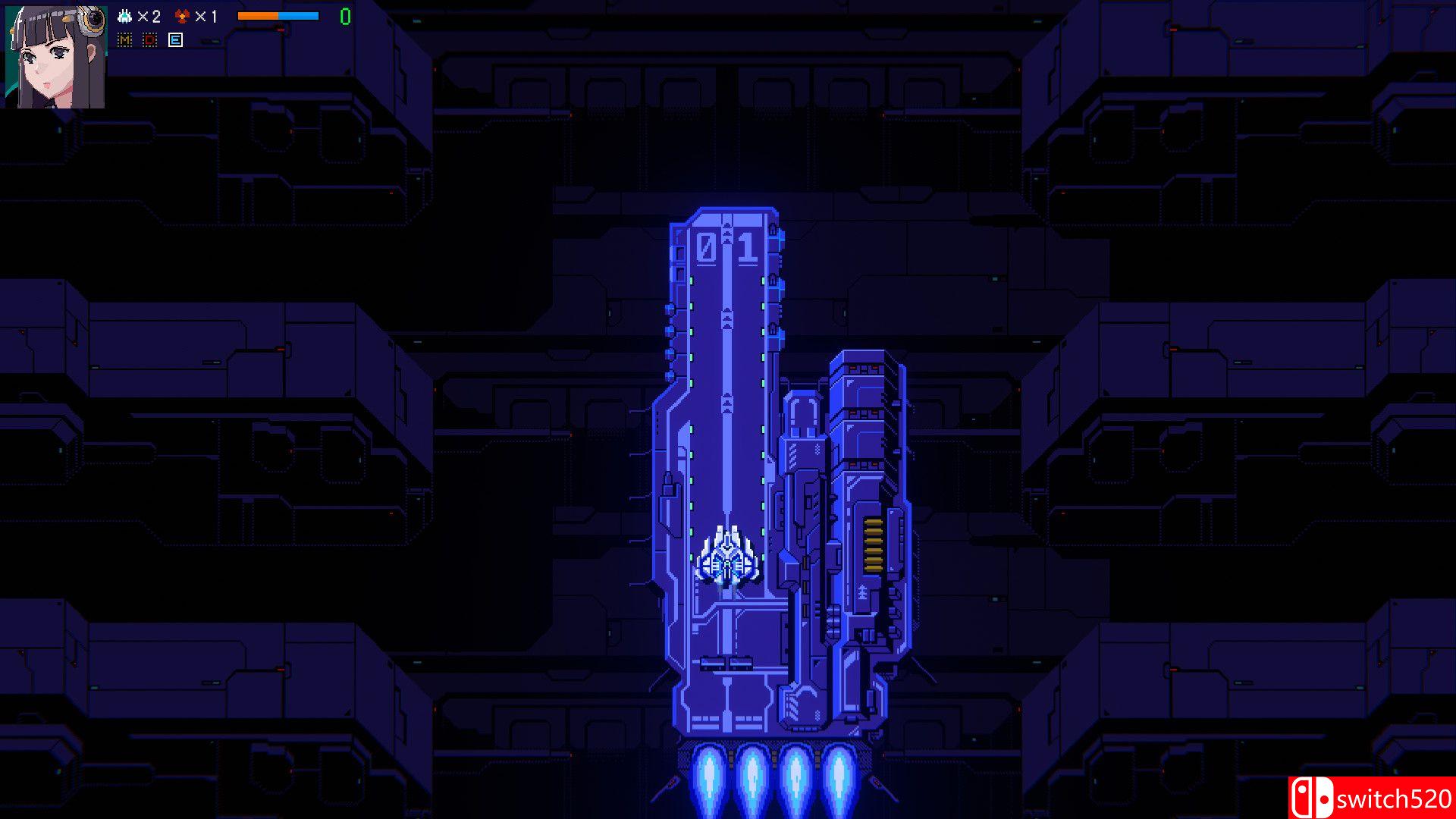Click the green score counter showing 0
This screenshot has height=819, width=1456.
[345, 17]
